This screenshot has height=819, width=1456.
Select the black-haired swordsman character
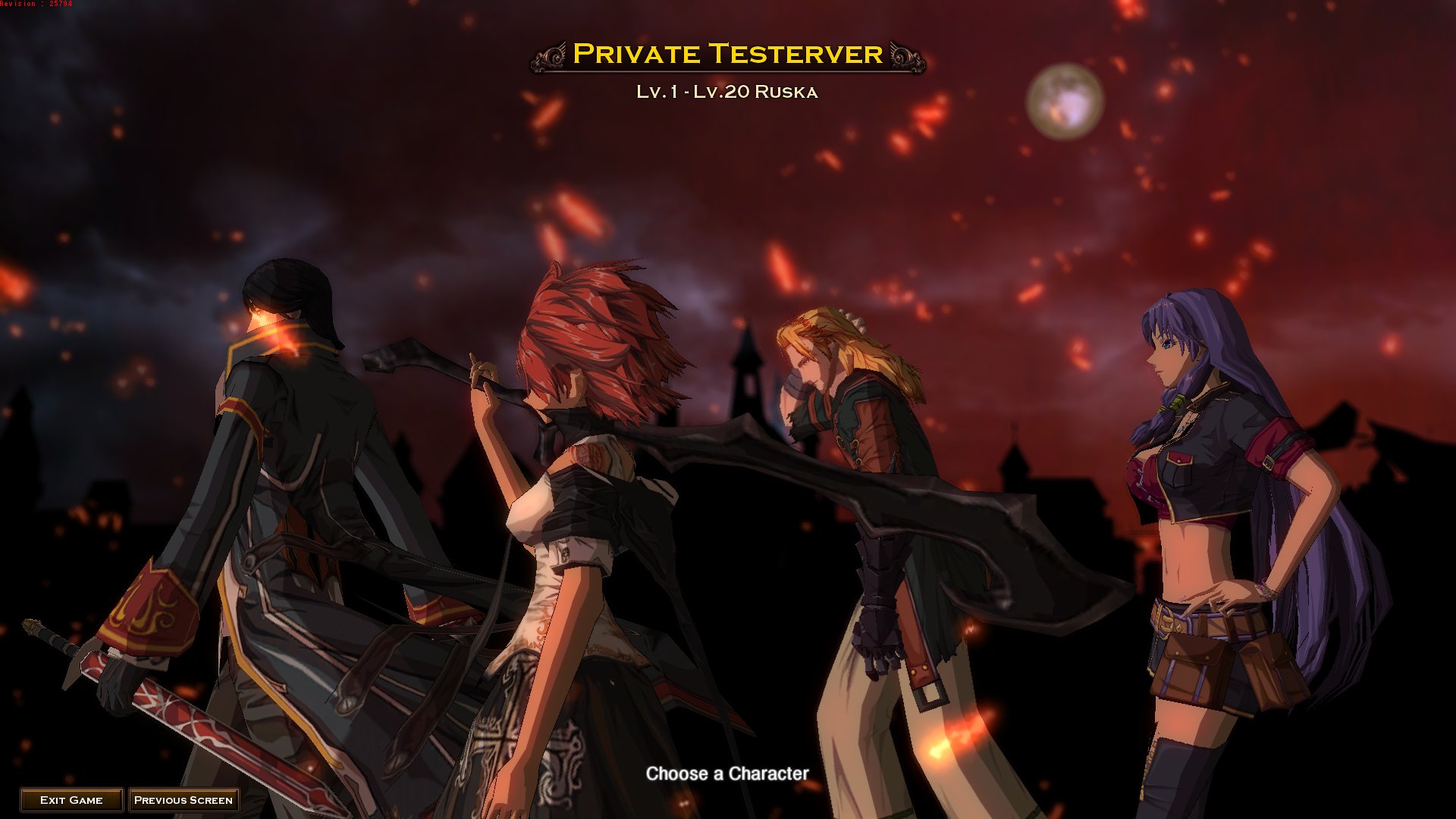[288, 493]
